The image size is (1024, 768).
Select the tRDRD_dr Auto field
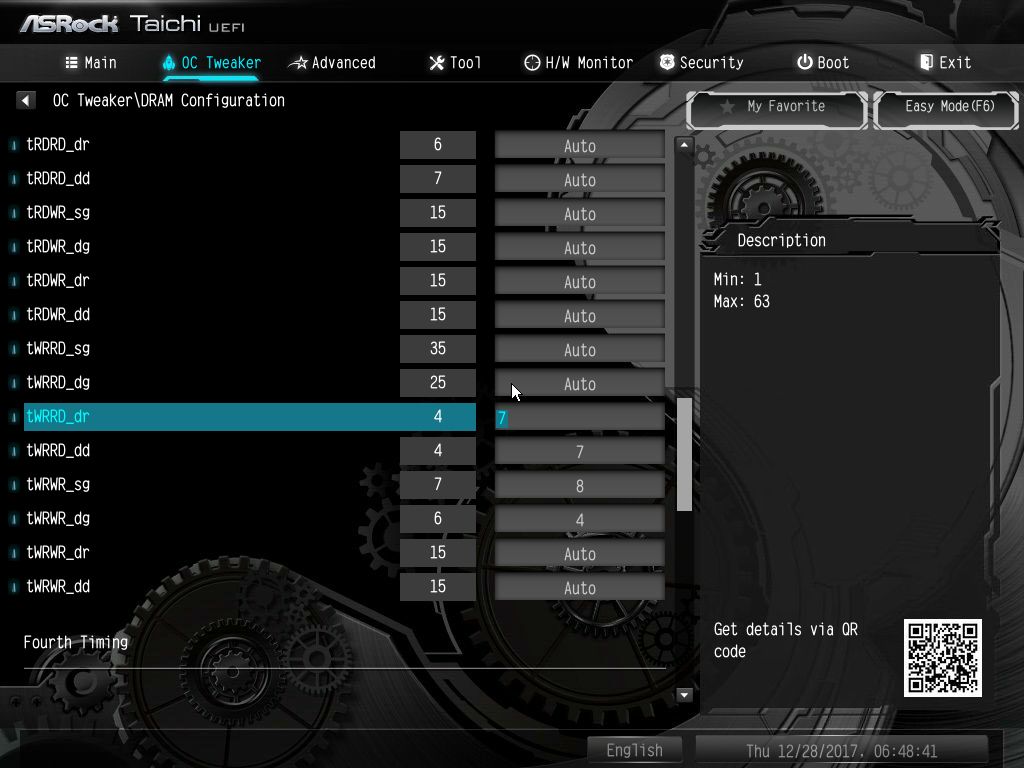click(x=580, y=146)
